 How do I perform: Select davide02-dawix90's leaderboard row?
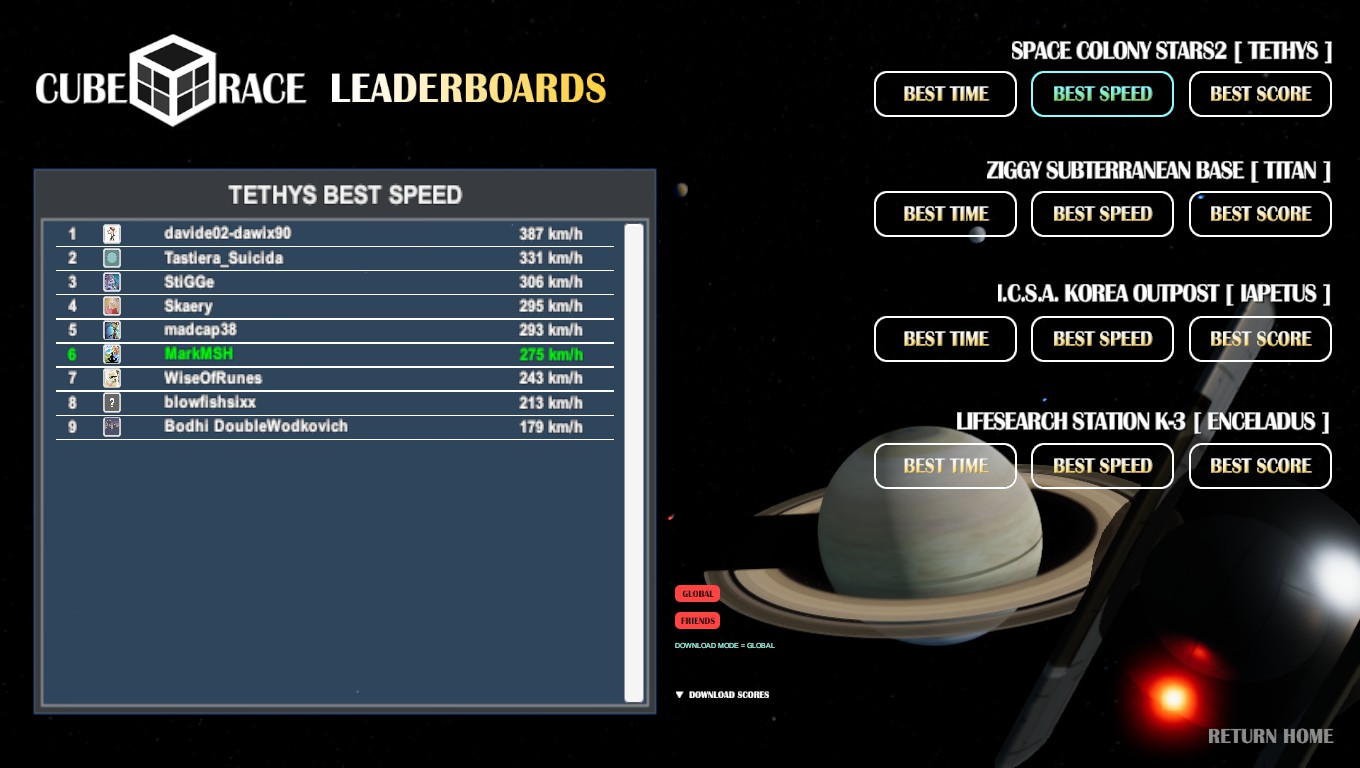(335, 234)
